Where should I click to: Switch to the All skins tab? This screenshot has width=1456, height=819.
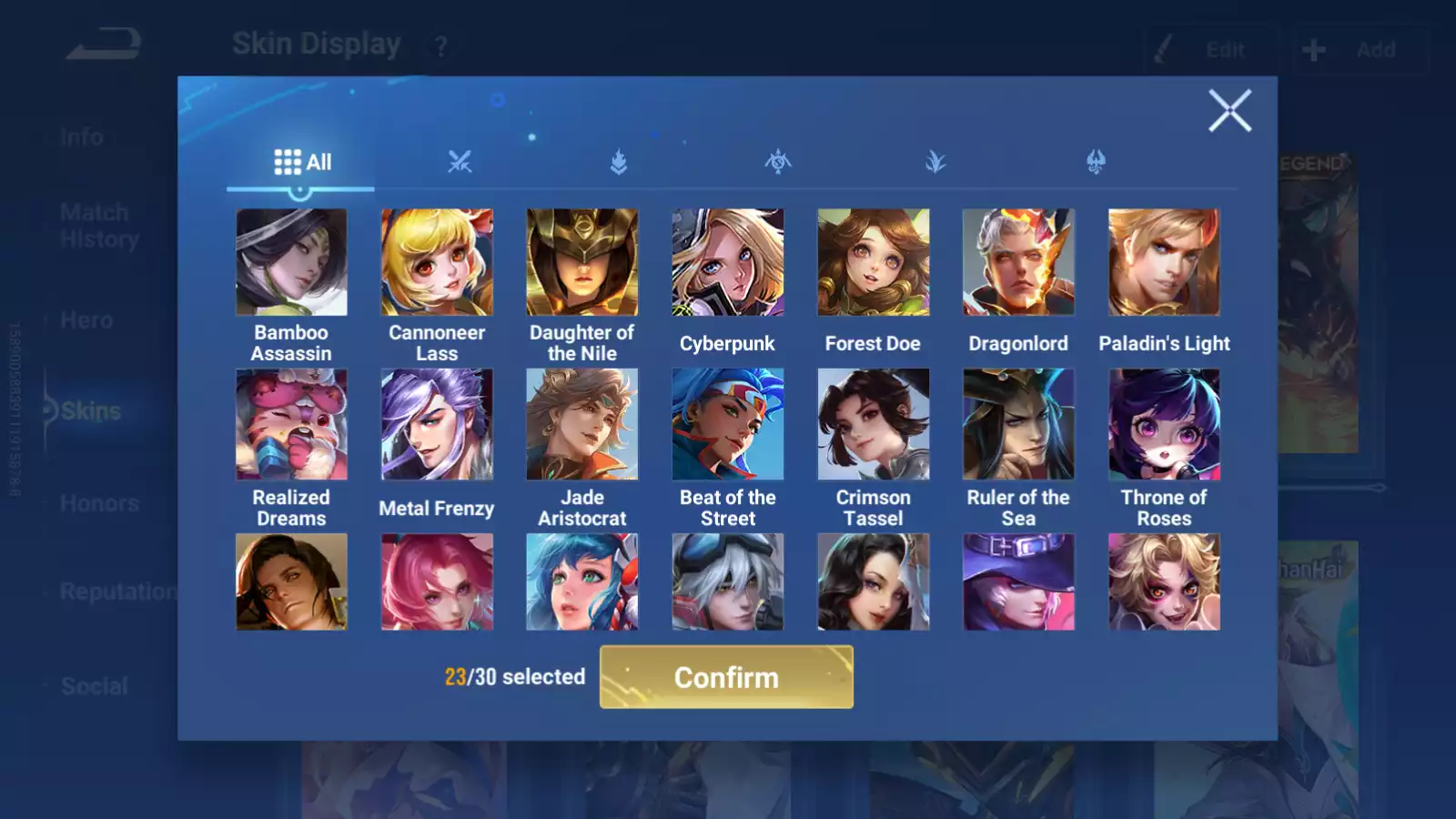pos(302,163)
